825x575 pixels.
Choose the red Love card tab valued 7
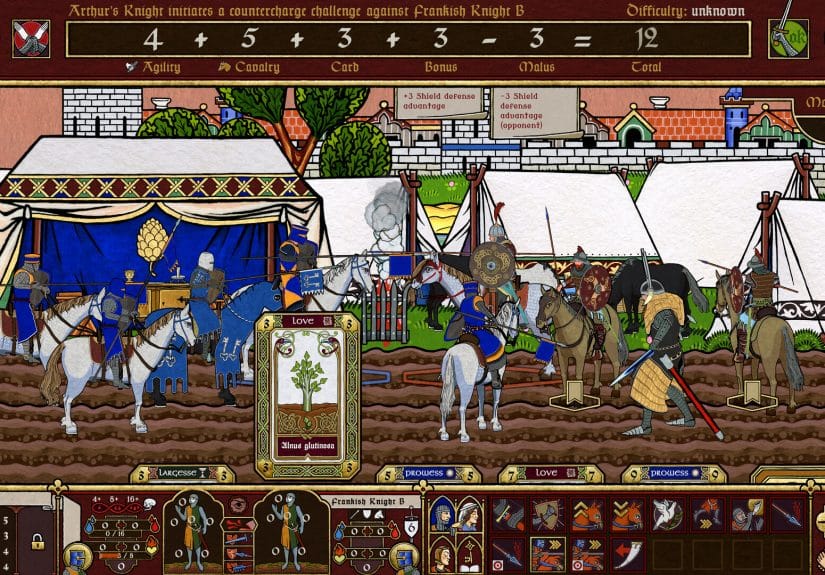tap(545, 473)
